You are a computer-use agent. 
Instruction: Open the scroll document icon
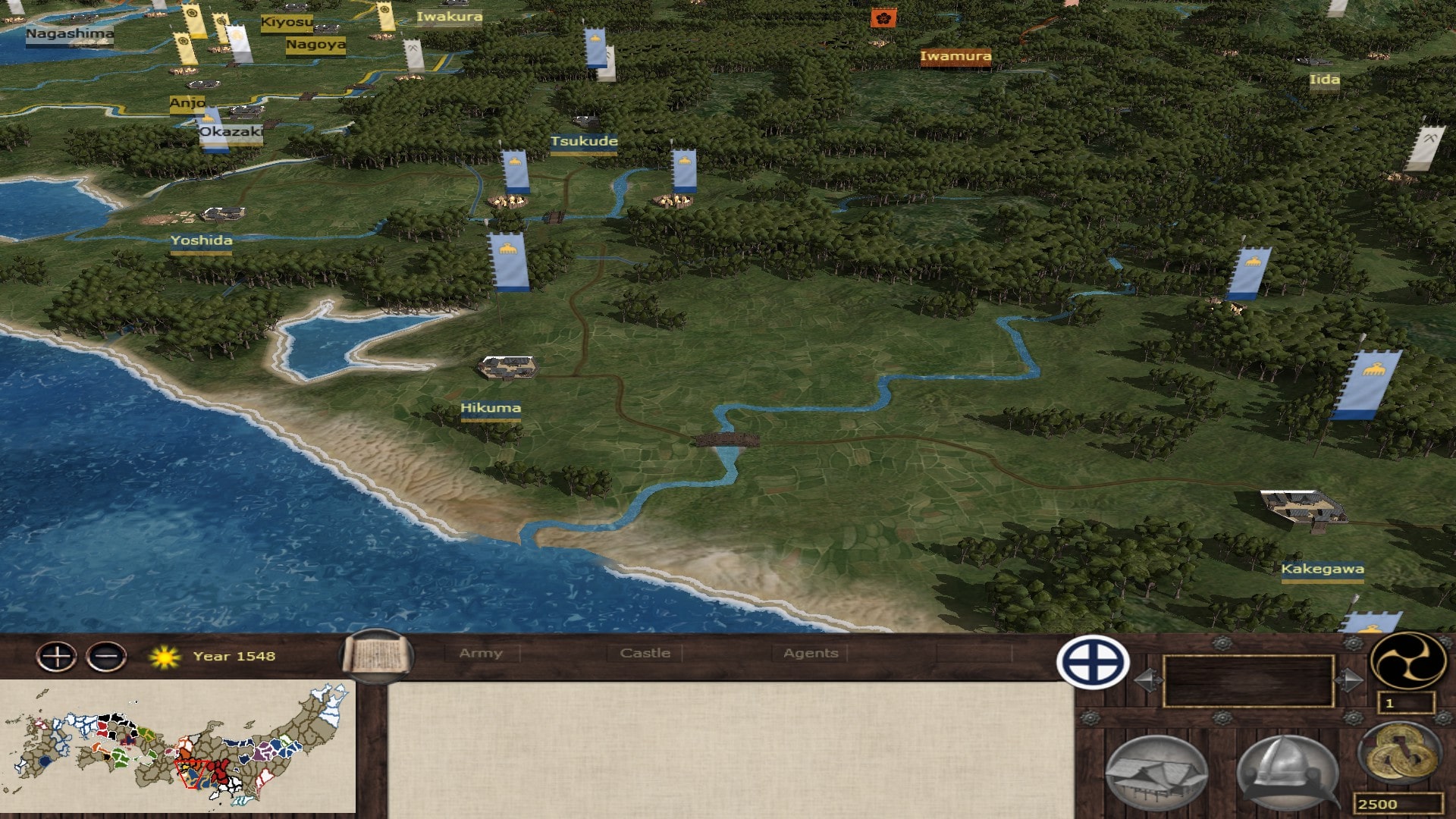pyautogui.click(x=377, y=656)
